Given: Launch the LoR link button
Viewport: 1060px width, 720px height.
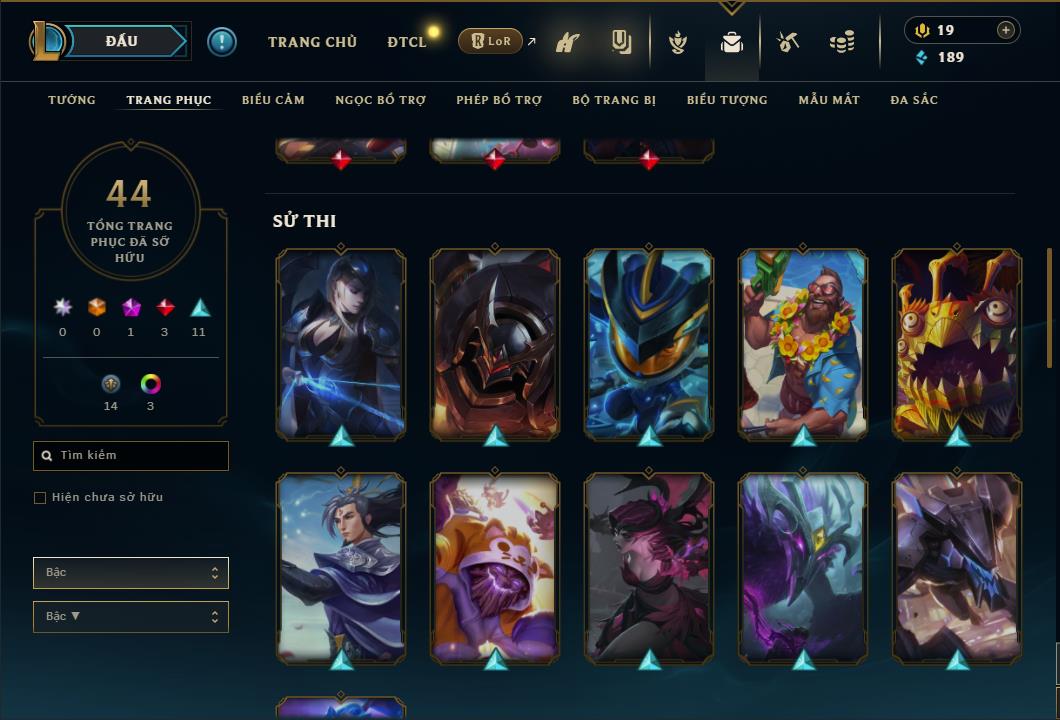Looking at the screenshot, I should pyautogui.click(x=490, y=41).
